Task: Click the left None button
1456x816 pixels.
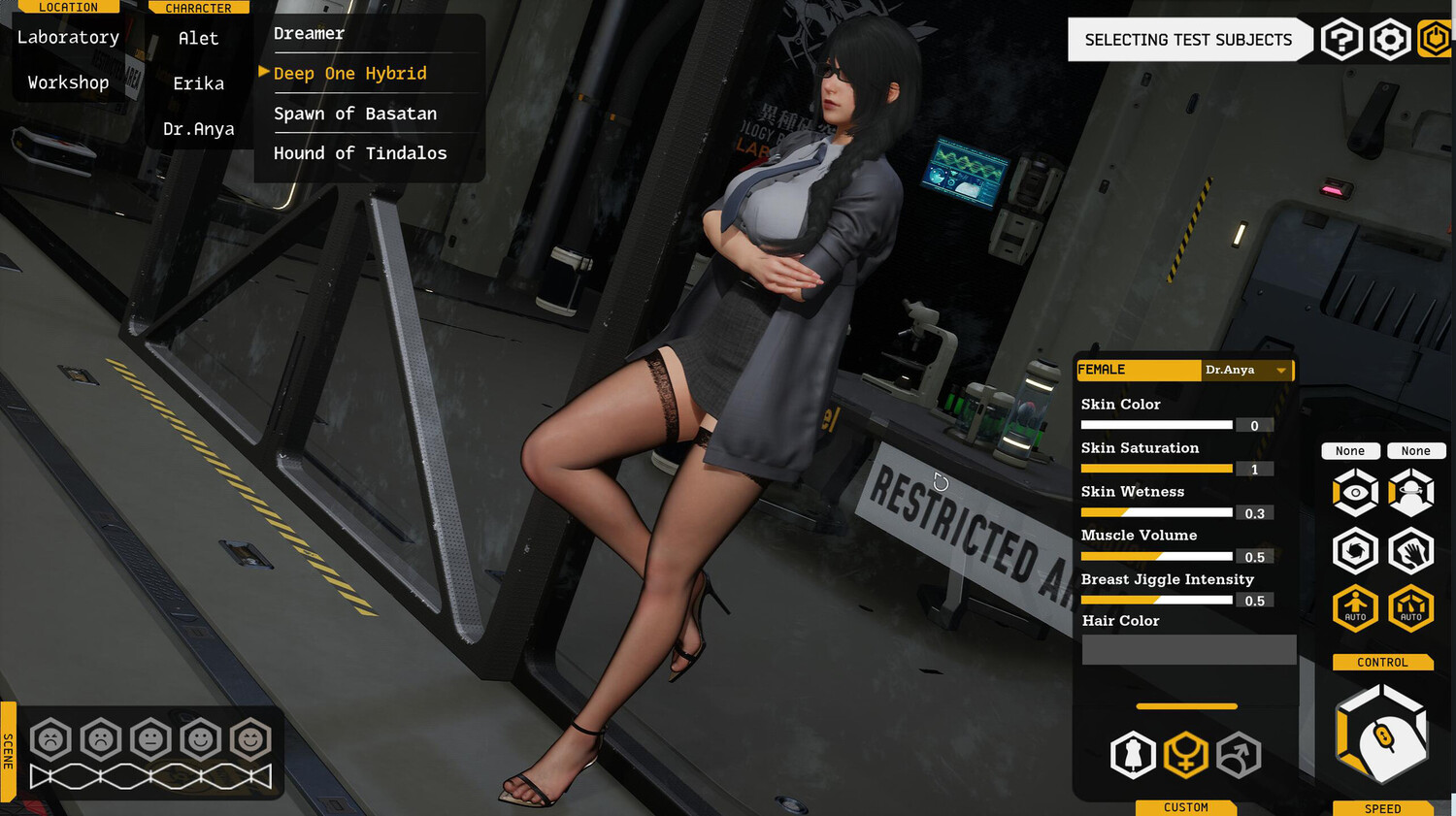Action: pos(1351,450)
